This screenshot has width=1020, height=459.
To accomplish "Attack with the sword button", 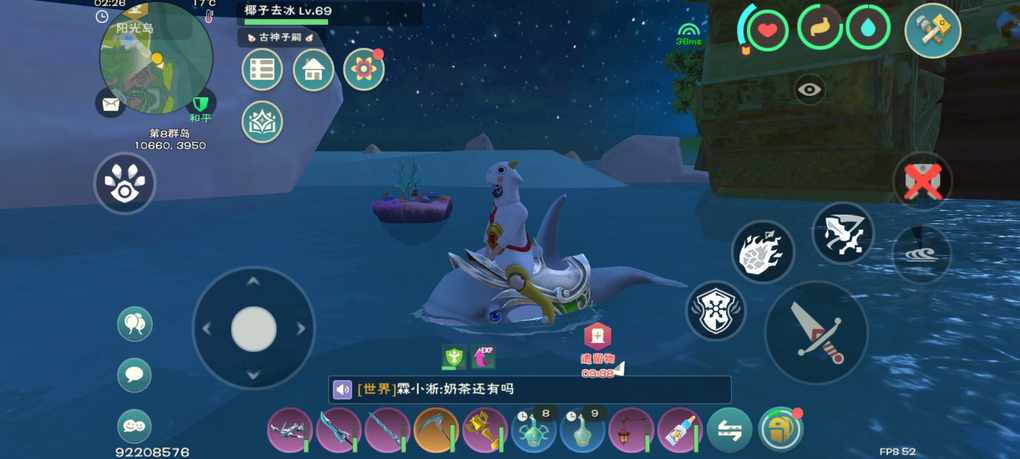I will 816,332.
